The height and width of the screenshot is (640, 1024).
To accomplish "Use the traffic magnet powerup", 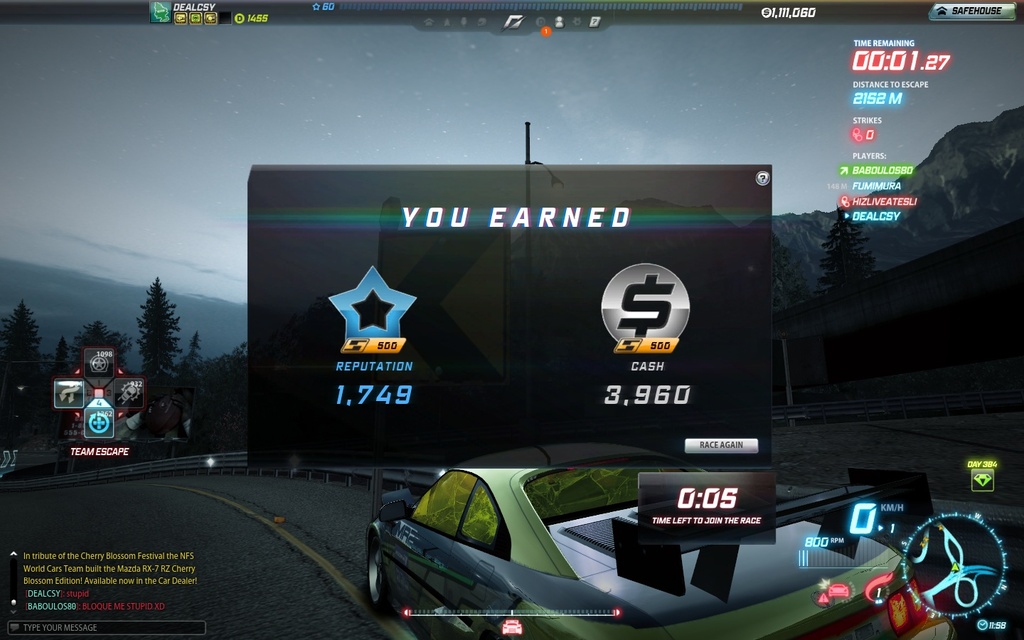I will pos(68,393).
